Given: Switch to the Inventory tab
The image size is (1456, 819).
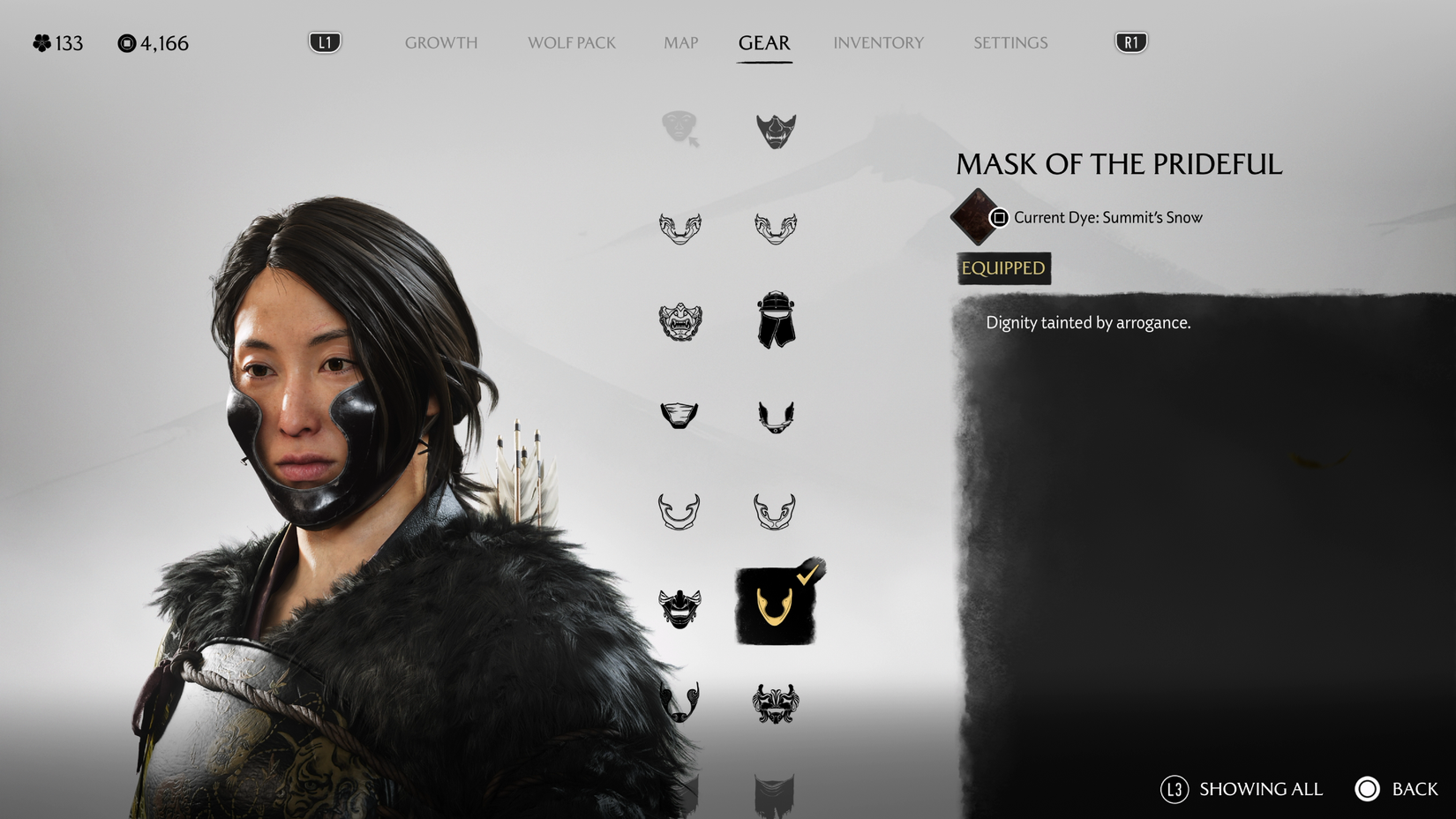Looking at the screenshot, I should [879, 42].
